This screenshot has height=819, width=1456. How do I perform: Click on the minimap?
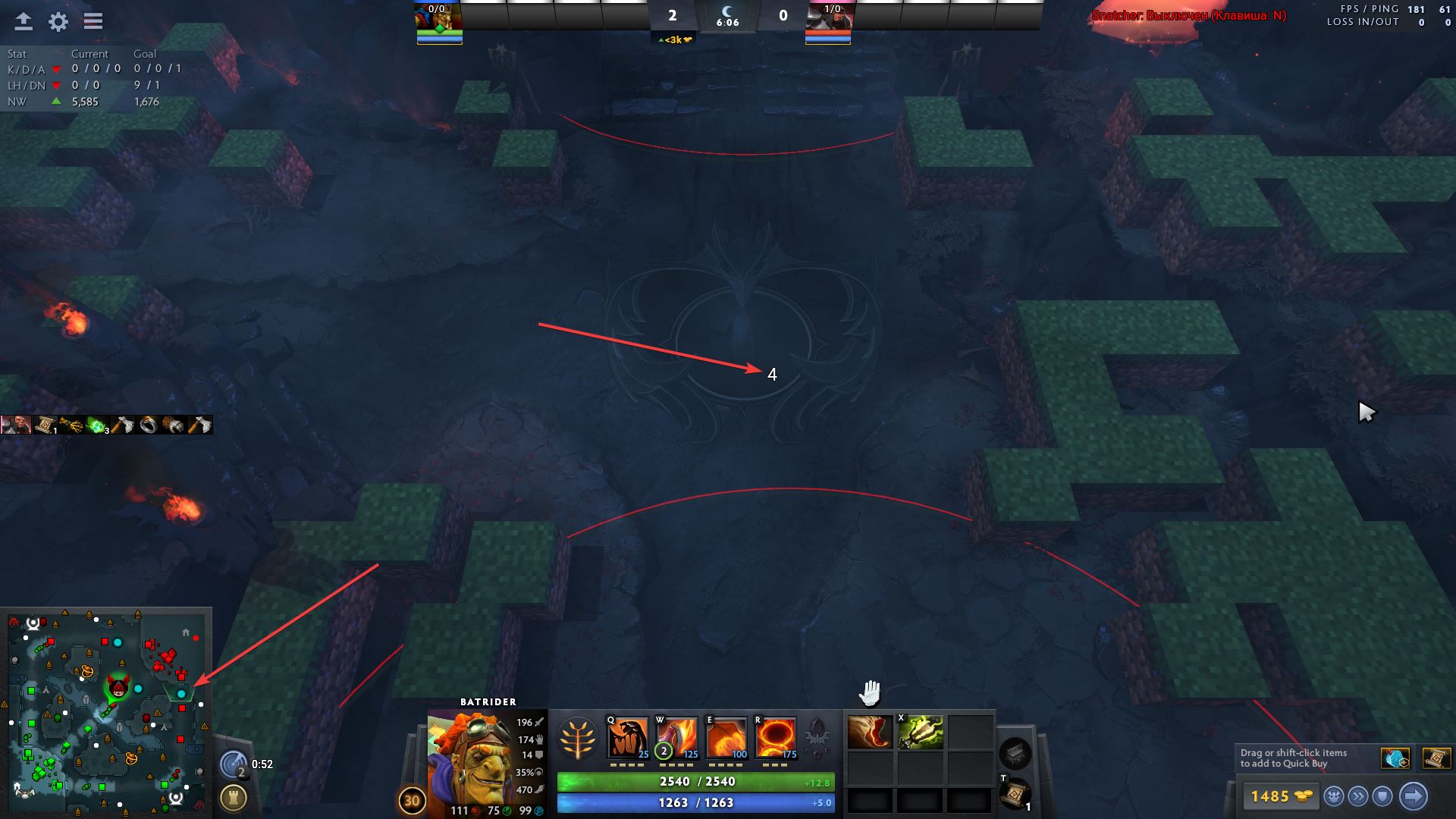click(106, 713)
